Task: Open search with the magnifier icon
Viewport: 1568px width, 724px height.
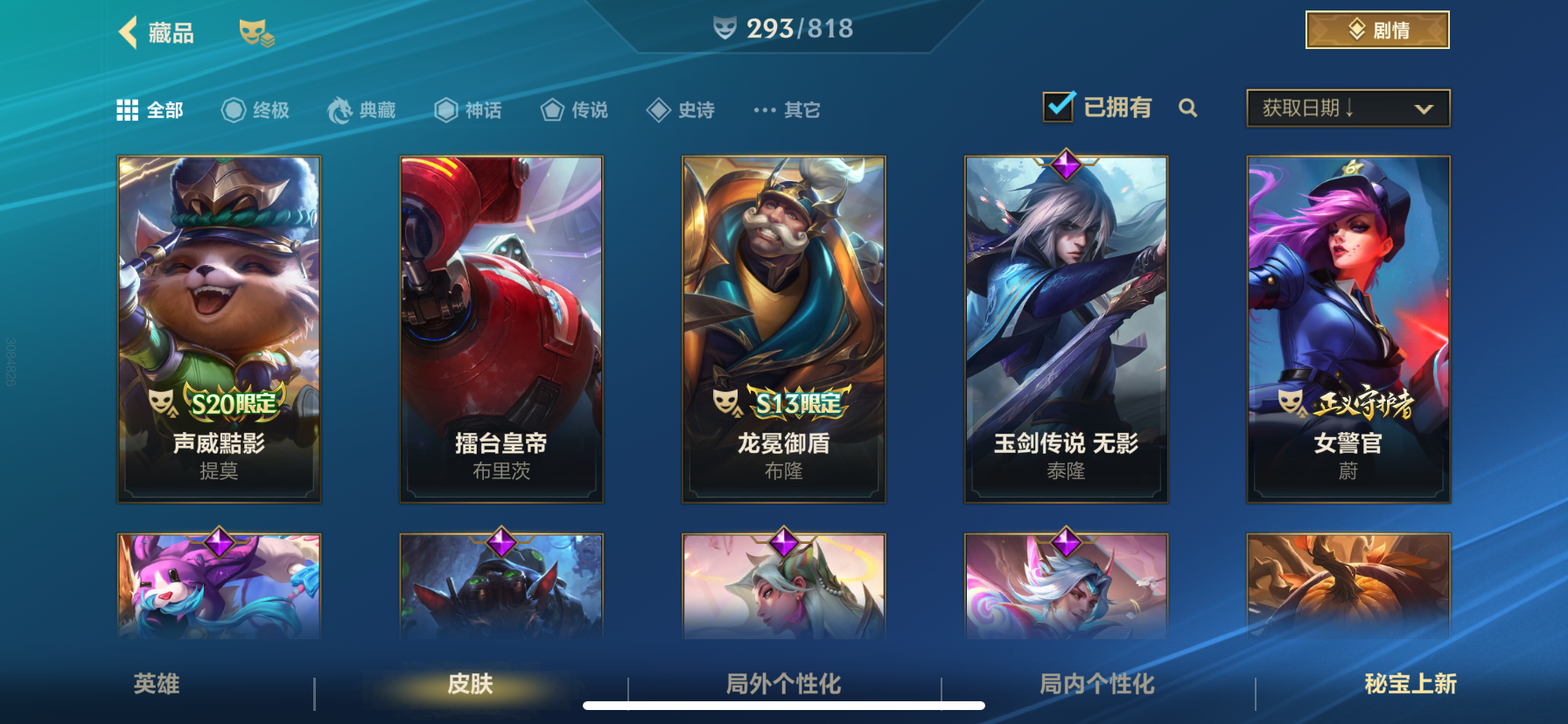Action: [x=1189, y=108]
